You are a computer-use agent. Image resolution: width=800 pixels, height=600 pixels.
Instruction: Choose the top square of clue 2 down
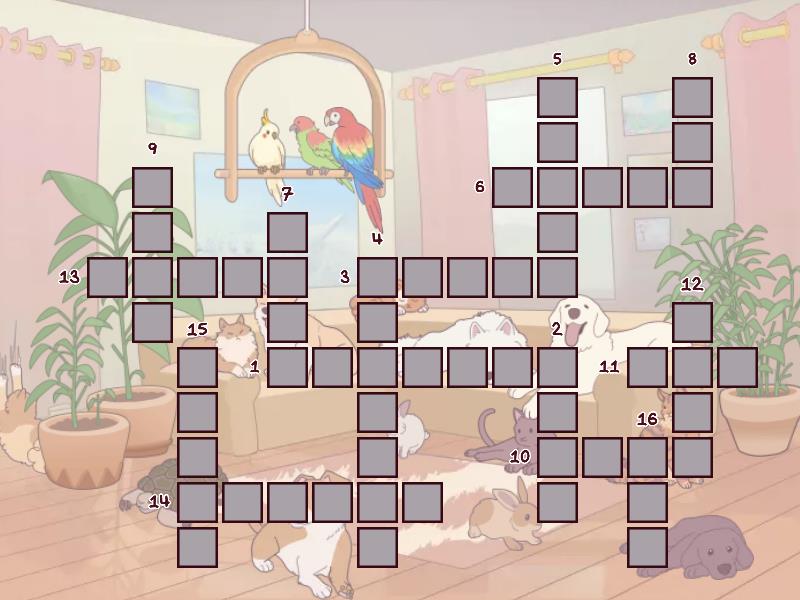pos(557,367)
